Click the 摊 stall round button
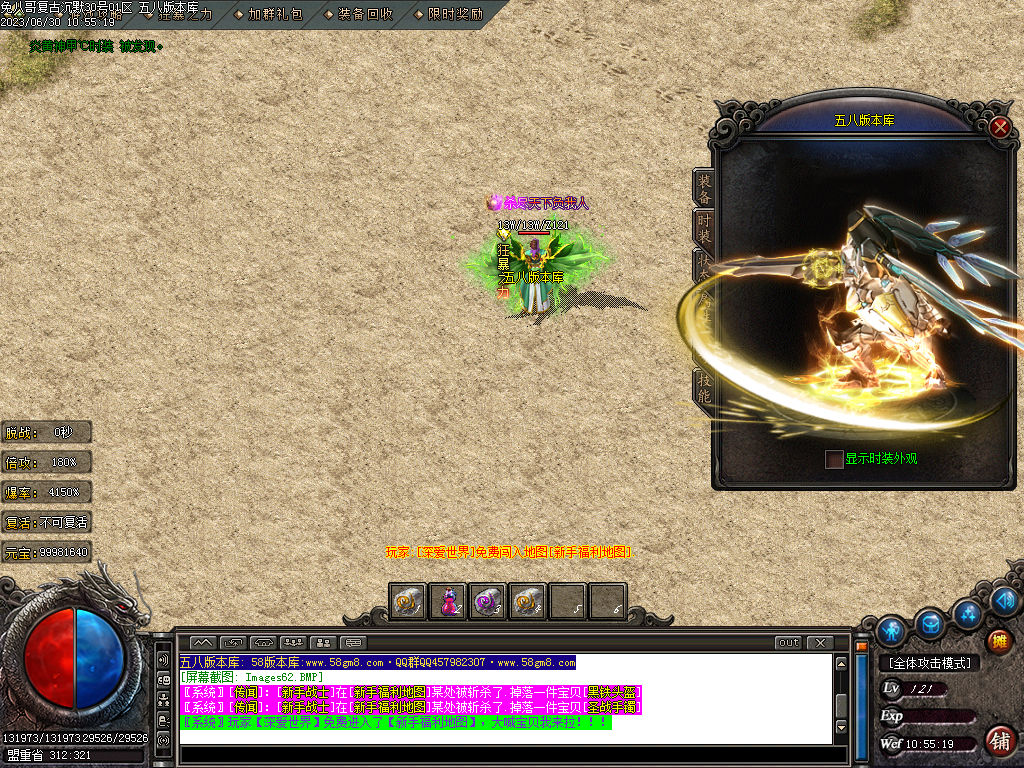The image size is (1024, 768). (998, 641)
